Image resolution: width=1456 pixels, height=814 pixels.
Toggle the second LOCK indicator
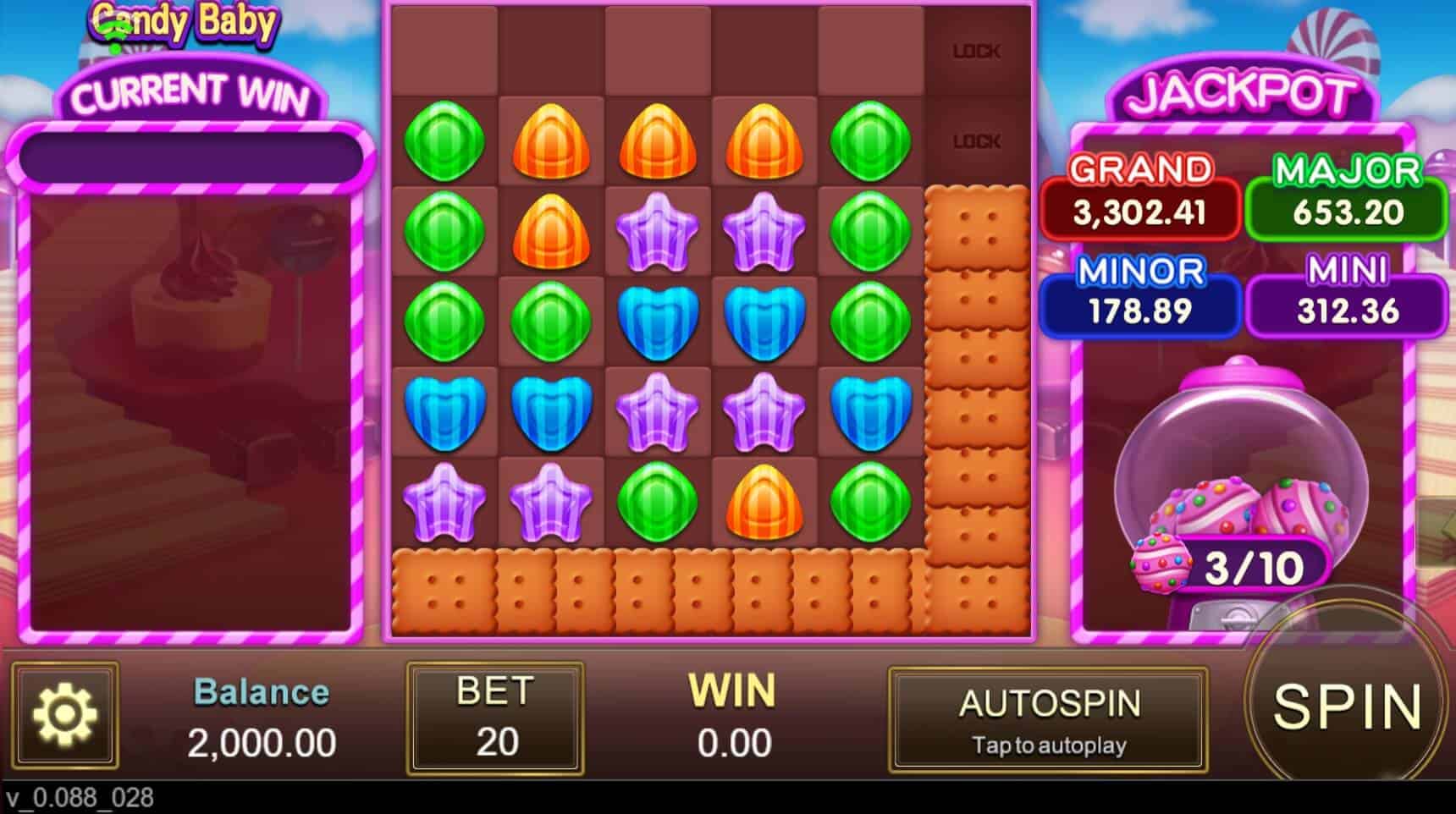[975, 140]
